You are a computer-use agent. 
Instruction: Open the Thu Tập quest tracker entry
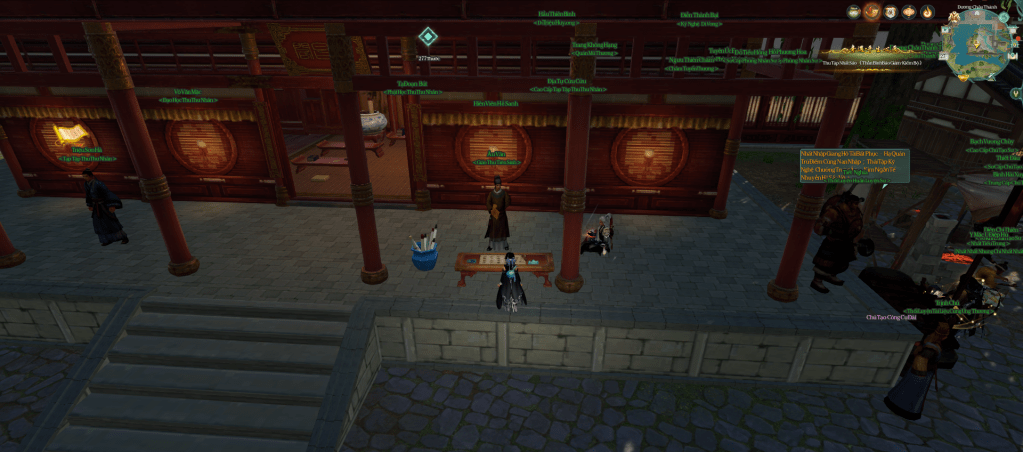(x=873, y=62)
